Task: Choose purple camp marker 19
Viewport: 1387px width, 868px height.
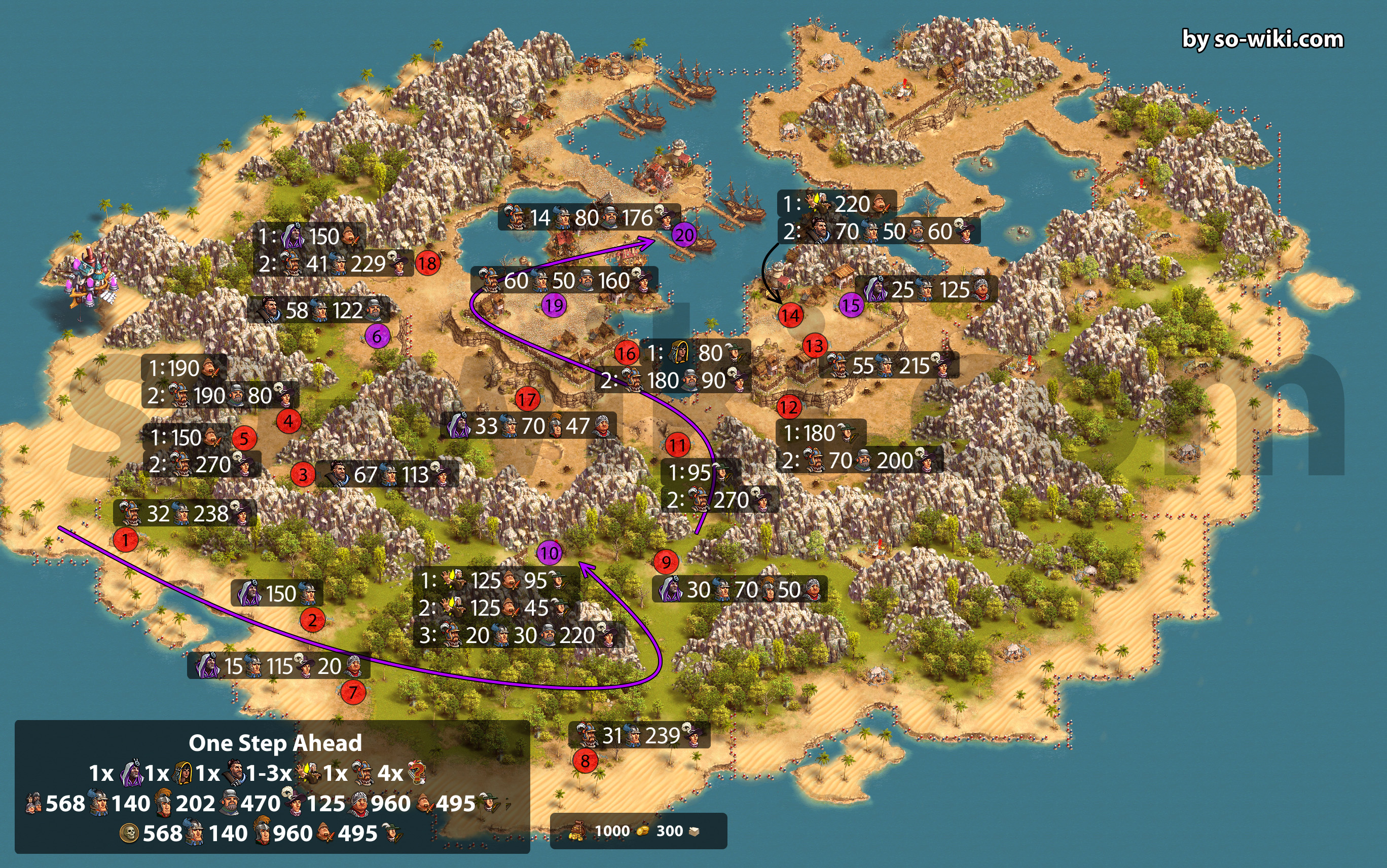Action: tap(554, 305)
